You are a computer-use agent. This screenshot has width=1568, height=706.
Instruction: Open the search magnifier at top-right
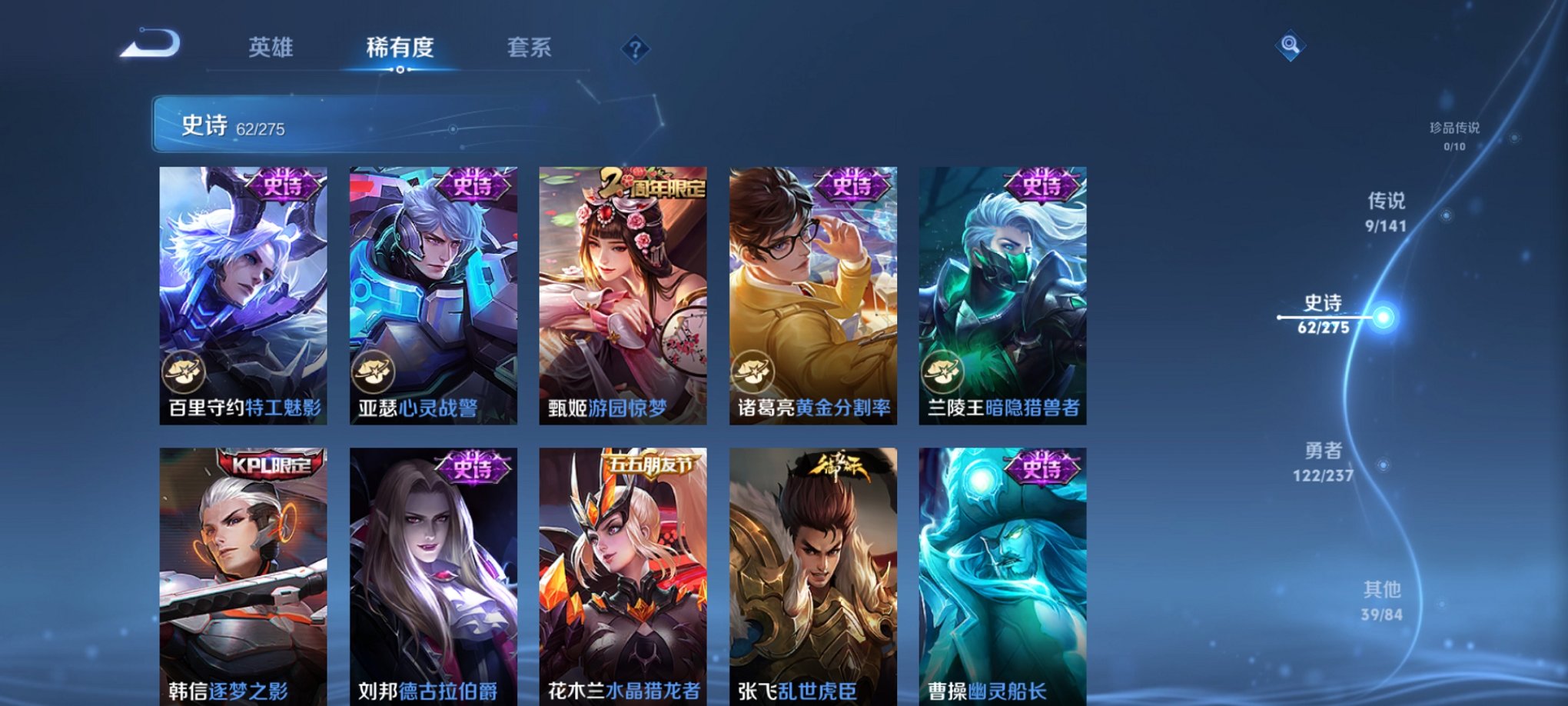(x=1291, y=46)
